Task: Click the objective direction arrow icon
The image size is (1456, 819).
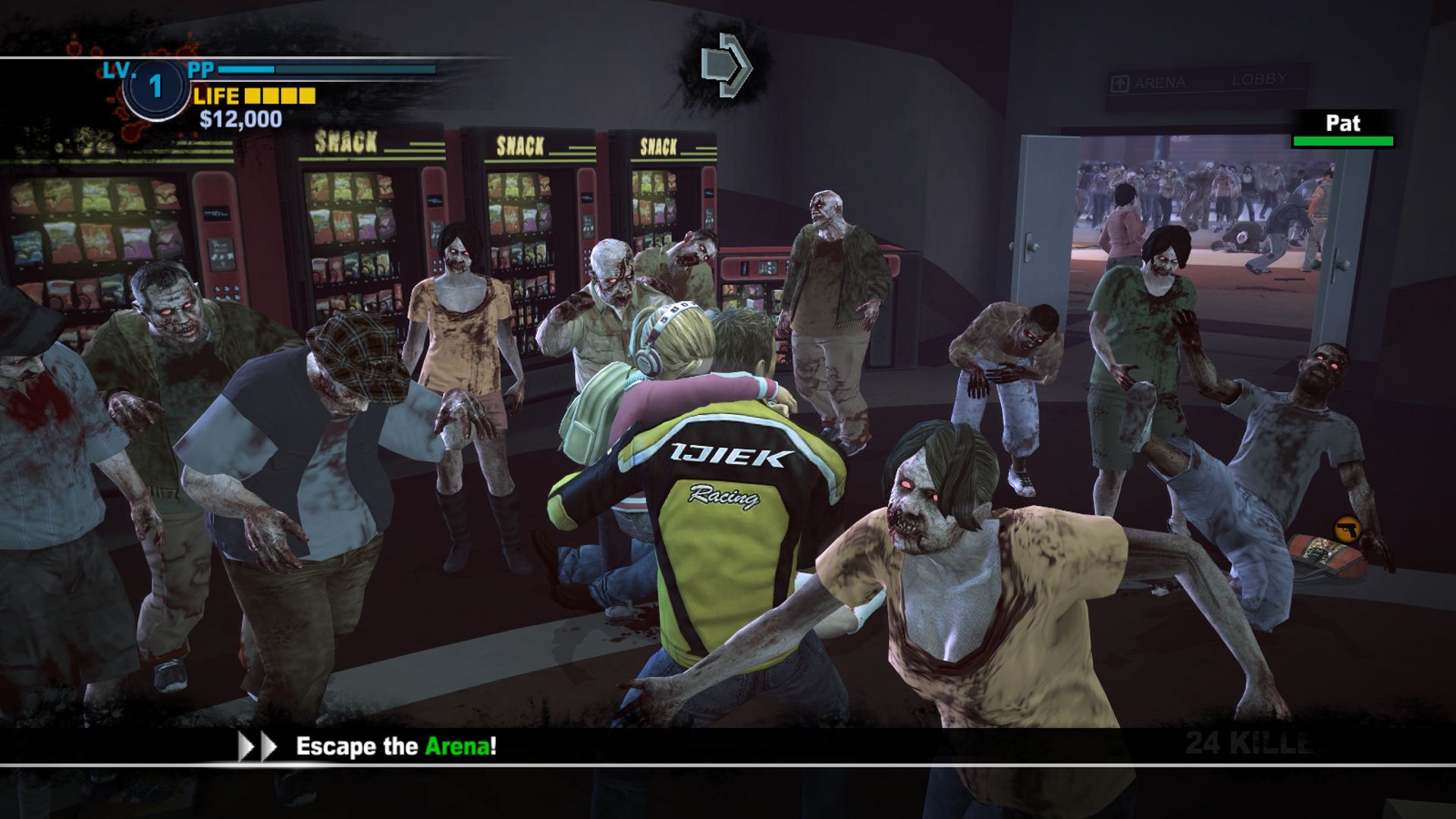Action: click(726, 65)
